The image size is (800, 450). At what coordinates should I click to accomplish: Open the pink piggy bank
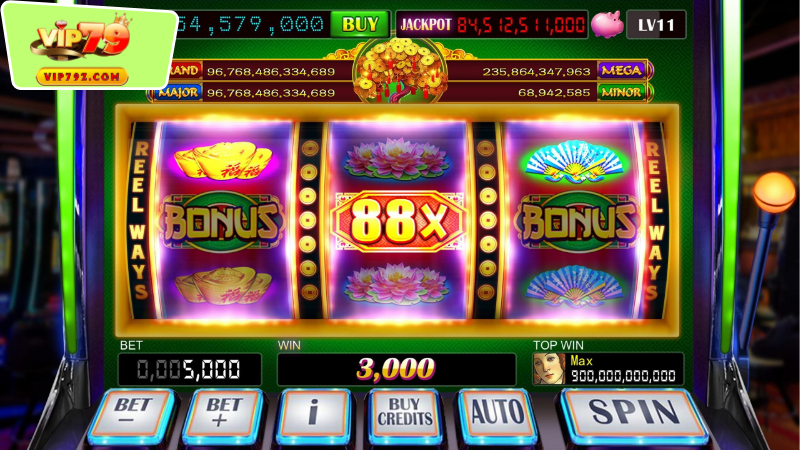(x=606, y=24)
